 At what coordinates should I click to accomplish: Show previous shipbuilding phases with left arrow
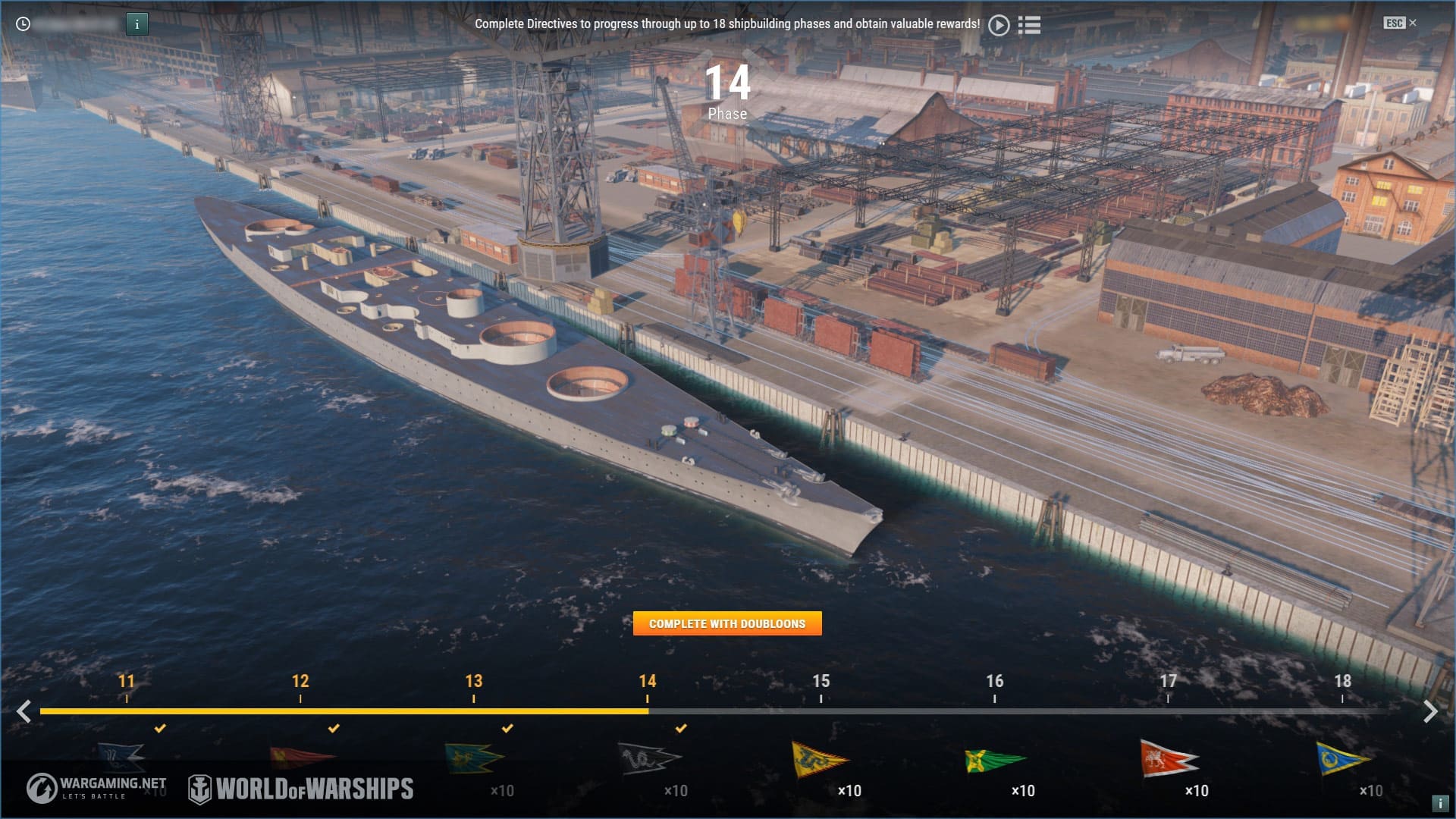pyautogui.click(x=24, y=711)
